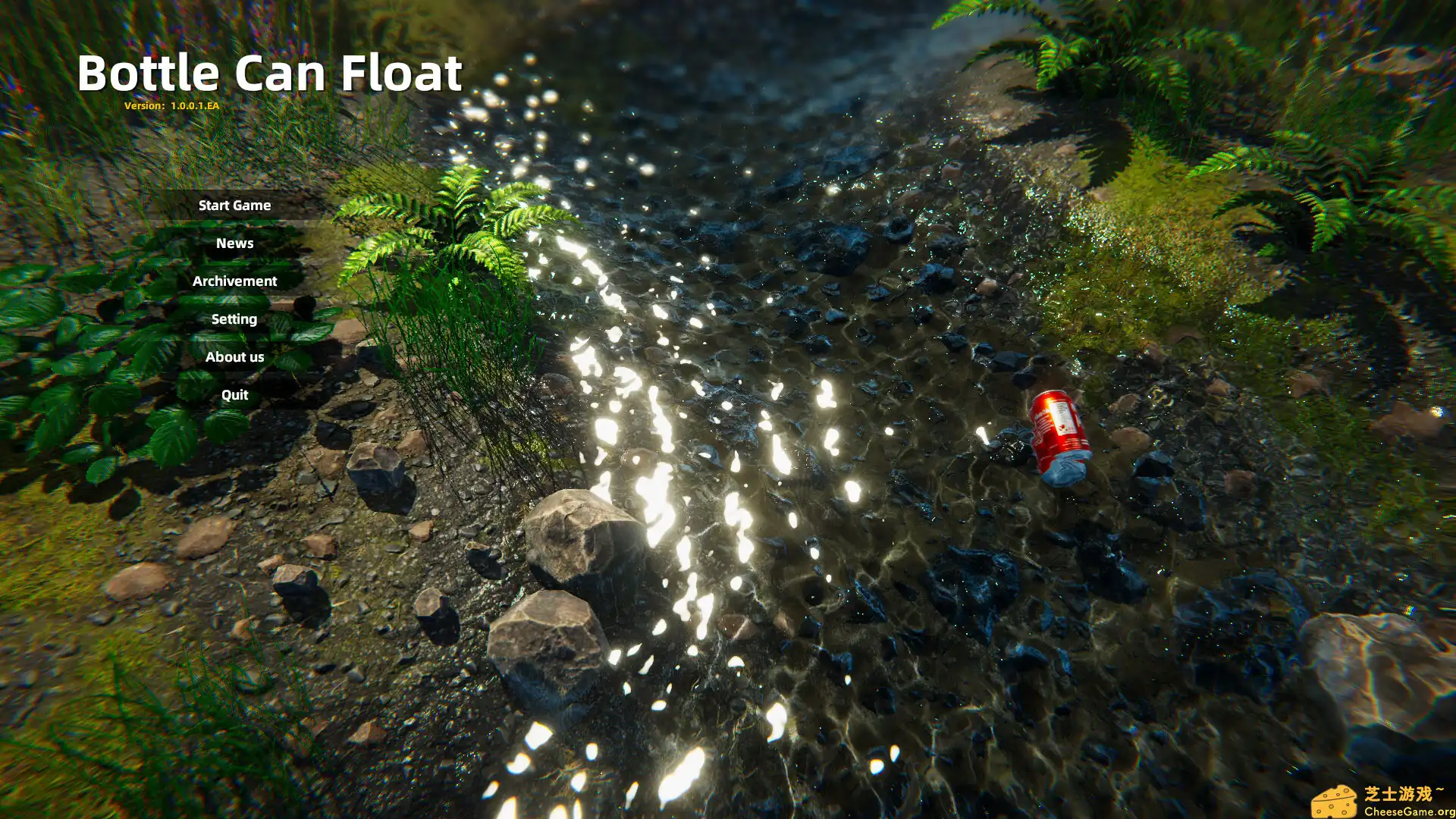Open the News menu entry
The image size is (1456, 819).
(x=234, y=243)
